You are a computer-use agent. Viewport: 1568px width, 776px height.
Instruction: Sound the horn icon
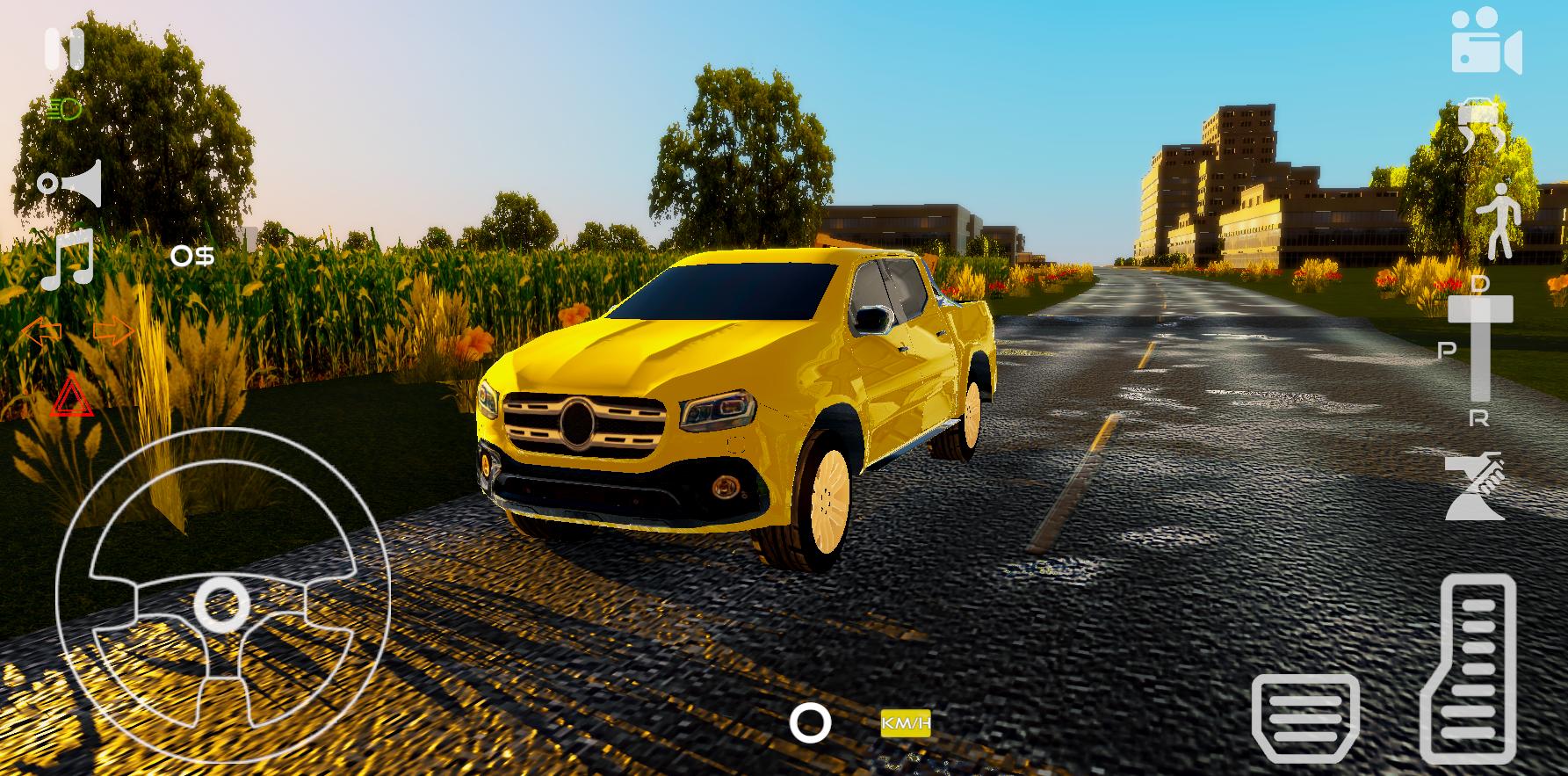[70, 184]
